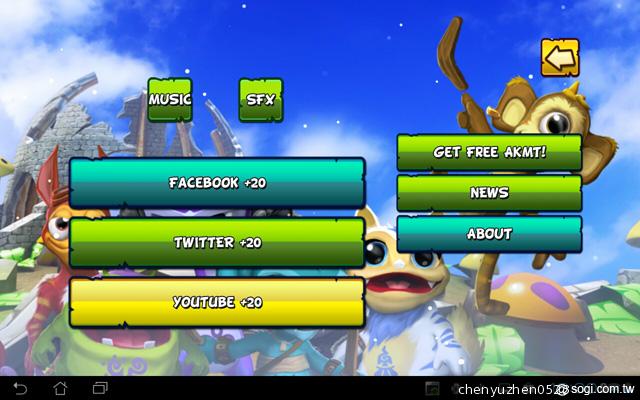The width and height of the screenshot is (640, 400).
Task: Toggle the SFX sound button
Action: click(260, 100)
